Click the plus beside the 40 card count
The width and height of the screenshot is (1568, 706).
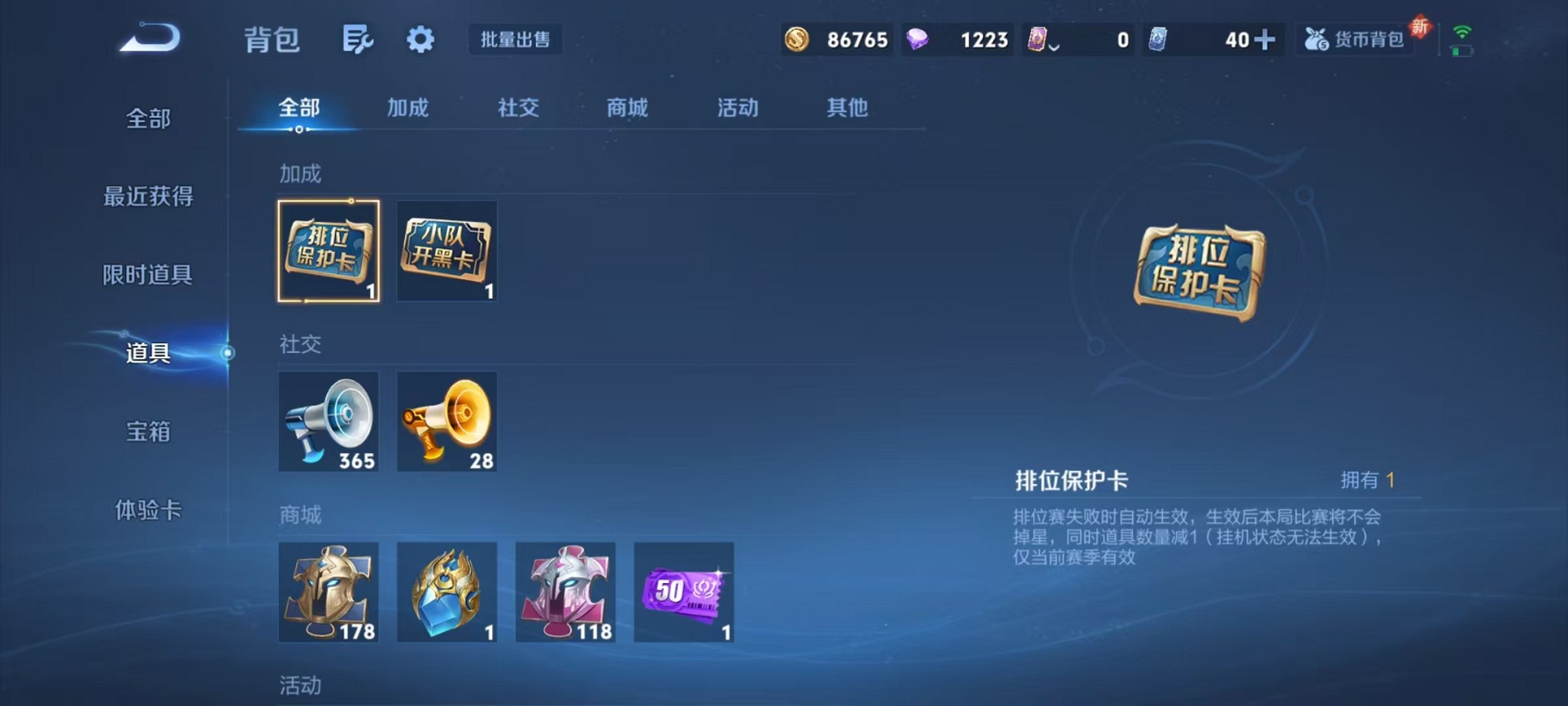click(1267, 39)
